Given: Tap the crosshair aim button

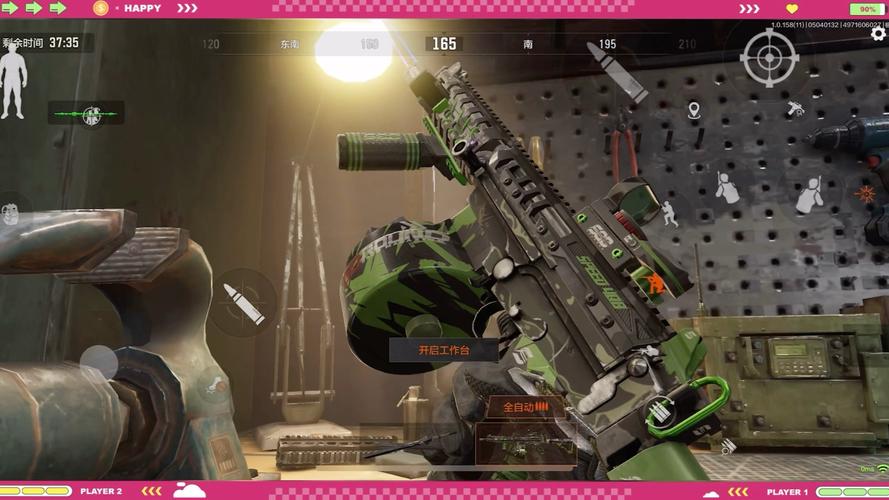Looking at the screenshot, I should click(768, 57).
